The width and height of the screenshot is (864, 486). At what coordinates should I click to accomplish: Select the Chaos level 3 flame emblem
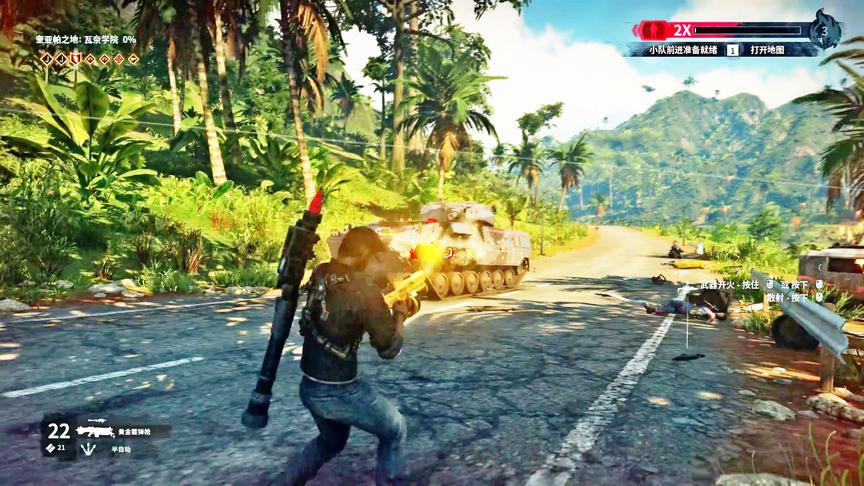pyautogui.click(x=824, y=29)
